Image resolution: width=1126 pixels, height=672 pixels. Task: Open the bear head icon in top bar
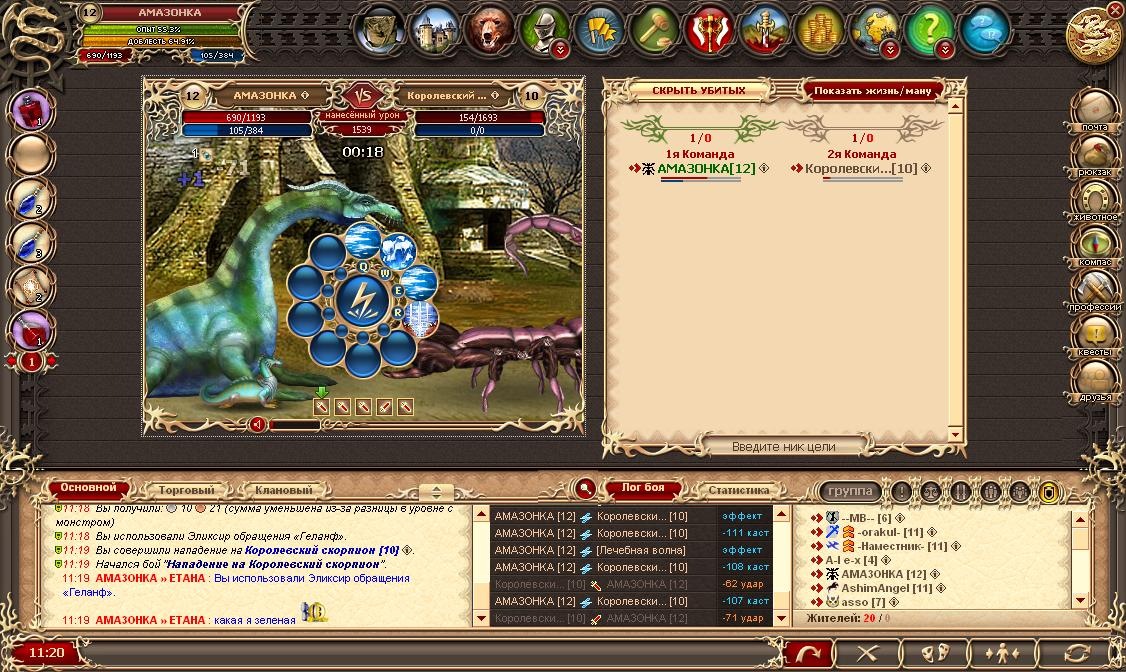pyautogui.click(x=491, y=28)
